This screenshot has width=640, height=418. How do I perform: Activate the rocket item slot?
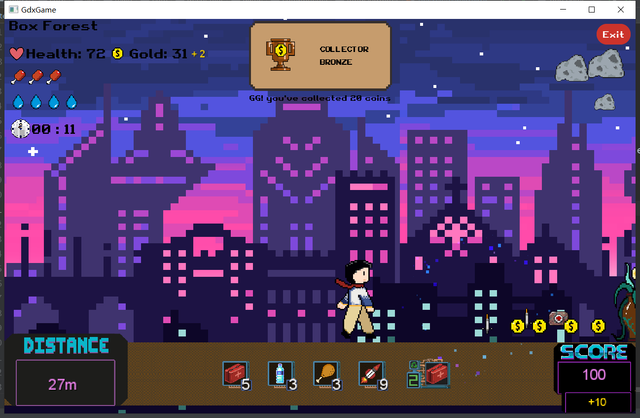(369, 374)
